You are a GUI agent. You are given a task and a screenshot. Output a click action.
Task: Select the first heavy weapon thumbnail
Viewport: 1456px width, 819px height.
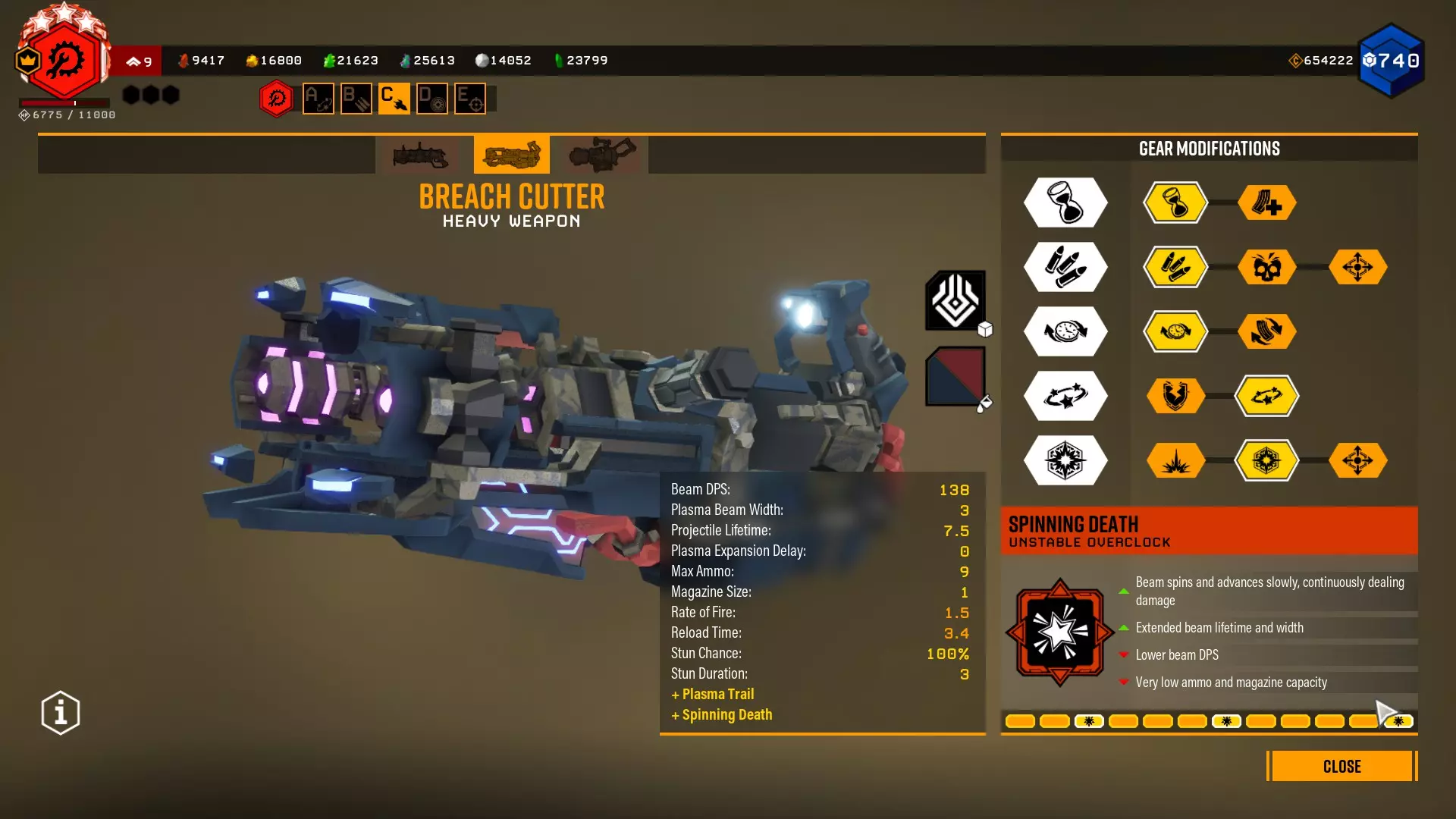[x=420, y=155]
